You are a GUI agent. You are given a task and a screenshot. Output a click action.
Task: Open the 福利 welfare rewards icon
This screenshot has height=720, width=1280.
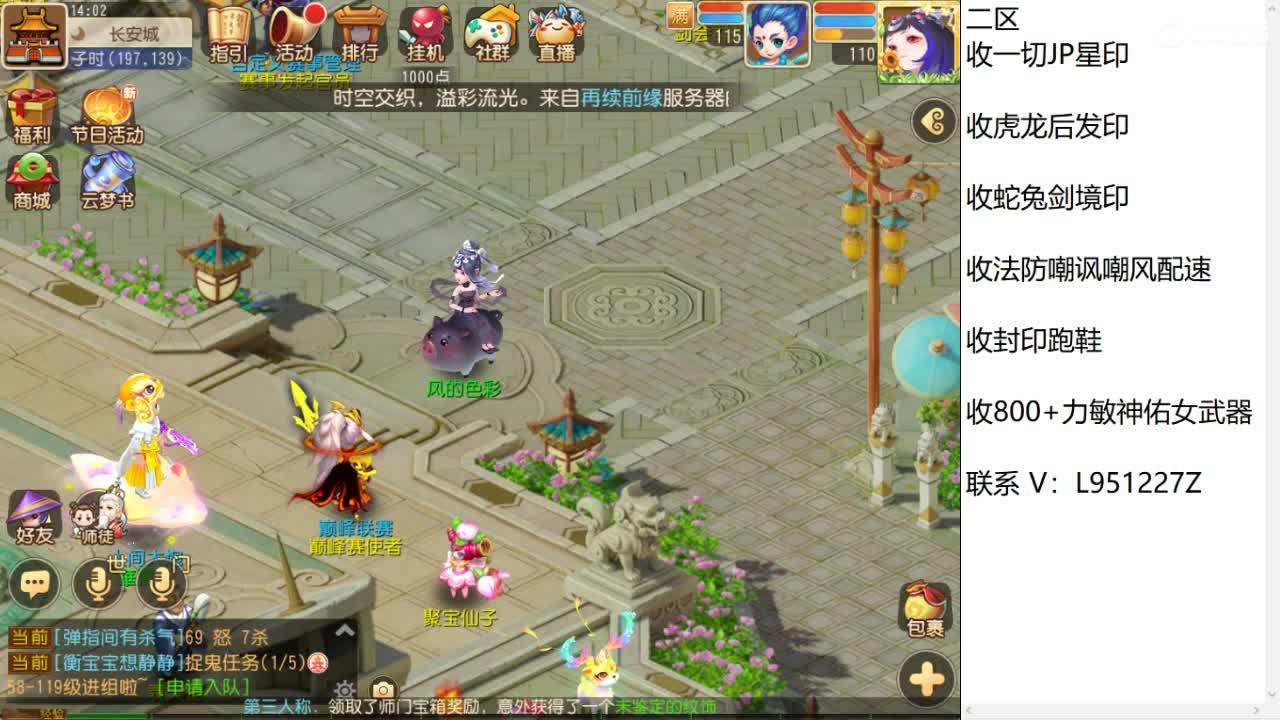click(x=30, y=112)
